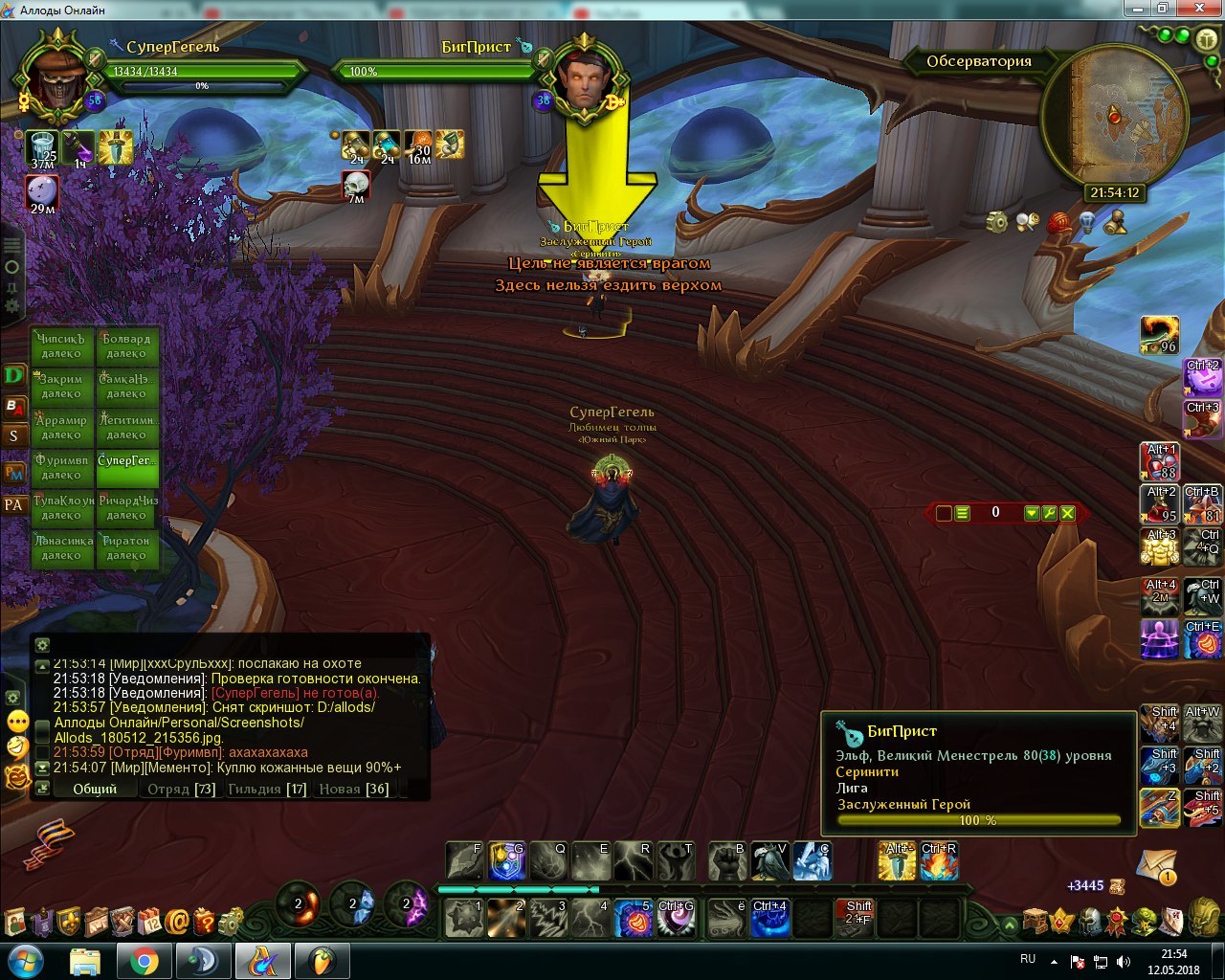1225x980 pixels.
Task: Open the question mark help book
Action: [x=204, y=923]
